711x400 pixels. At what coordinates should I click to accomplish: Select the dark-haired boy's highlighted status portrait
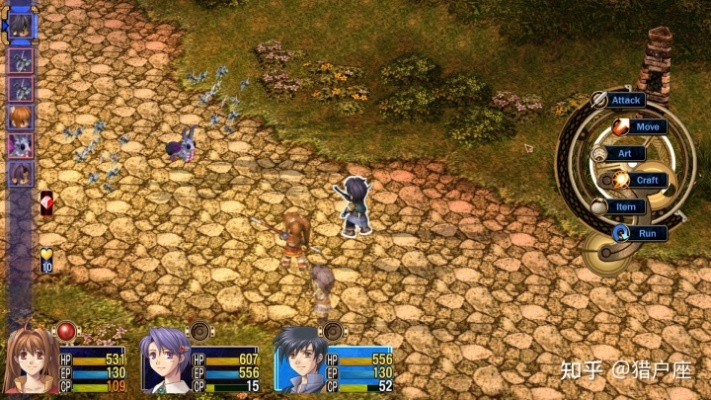299,361
